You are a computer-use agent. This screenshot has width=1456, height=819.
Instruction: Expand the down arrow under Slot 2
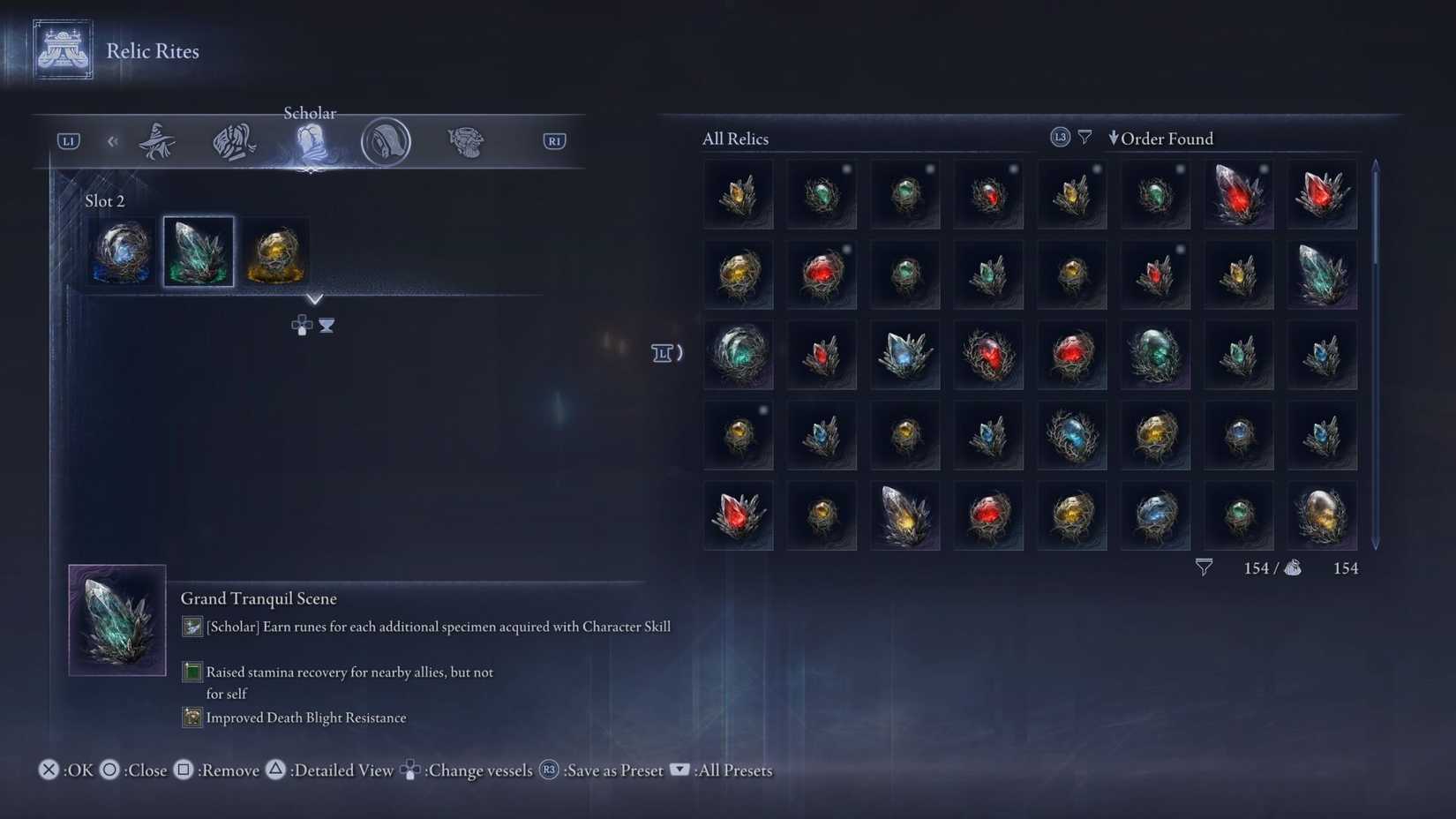point(315,298)
